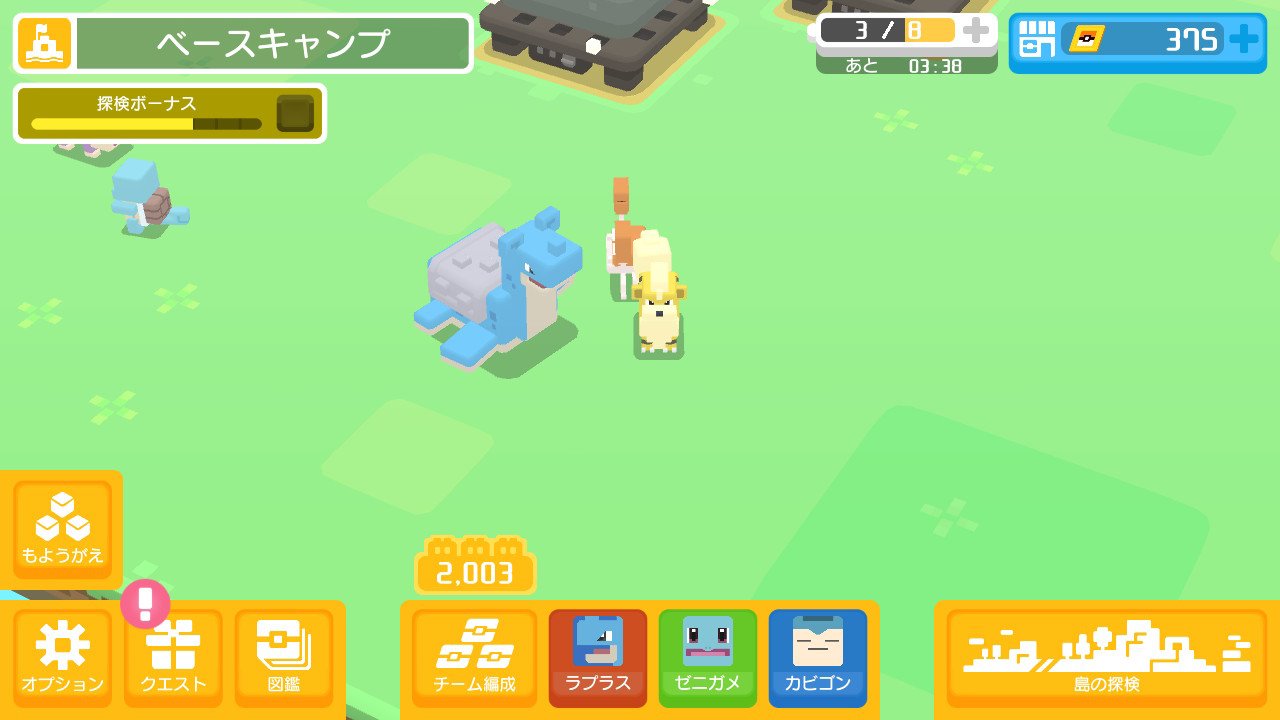Select Lapras (ラプラス) team member portrait

[597, 655]
